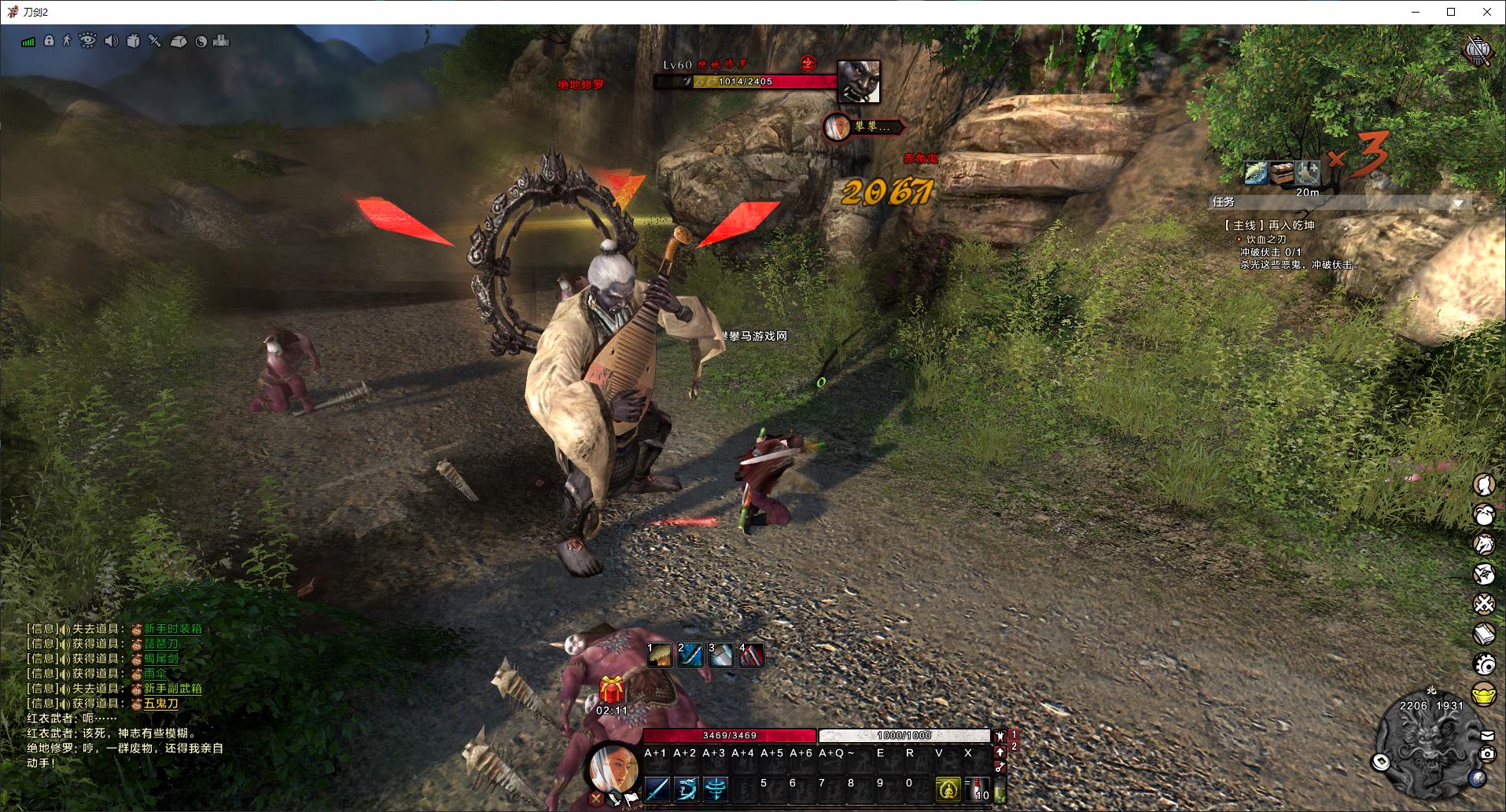Collapse the quest tracker panel (任务) dropdown
Viewport: 1506px width, 812px height.
pyautogui.click(x=1459, y=203)
